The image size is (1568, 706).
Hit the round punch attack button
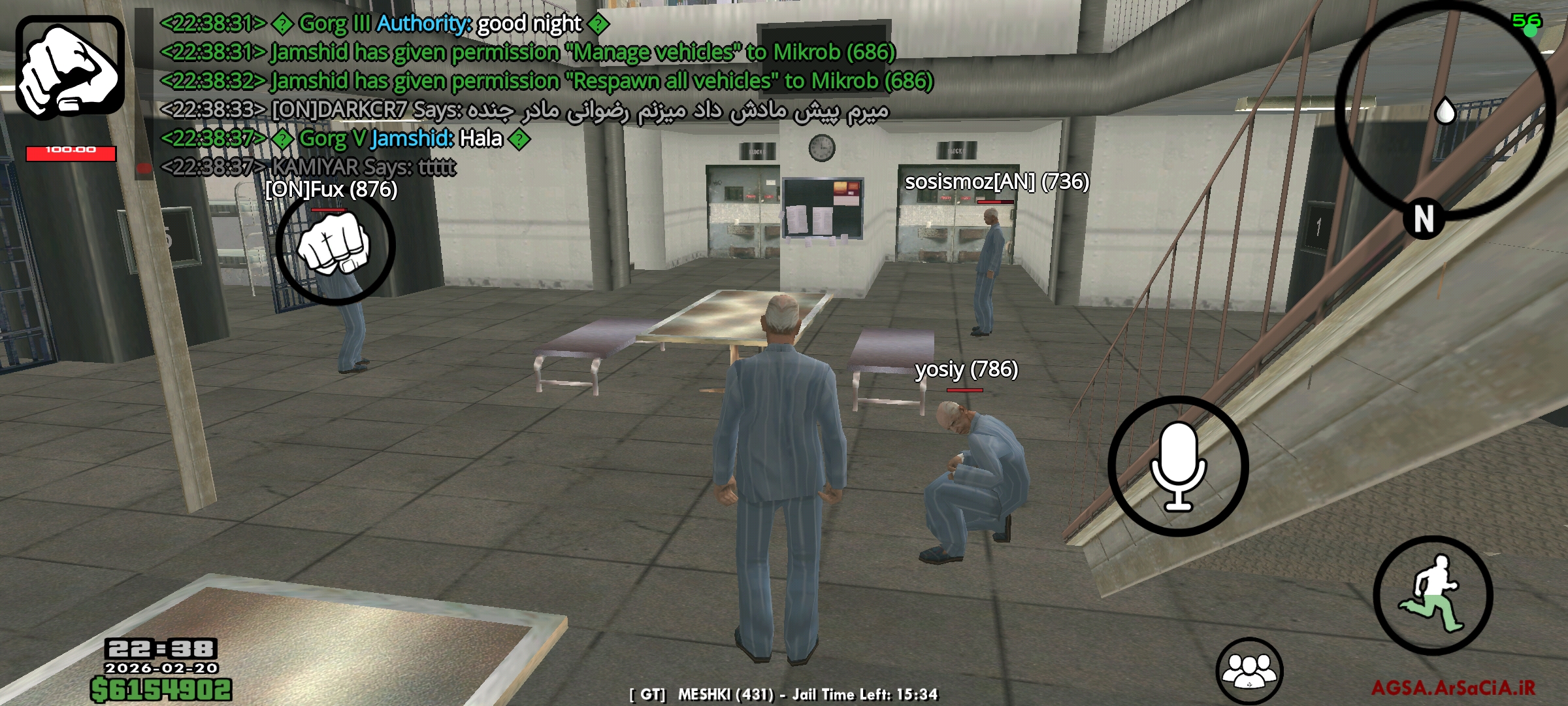pyautogui.click(x=335, y=247)
